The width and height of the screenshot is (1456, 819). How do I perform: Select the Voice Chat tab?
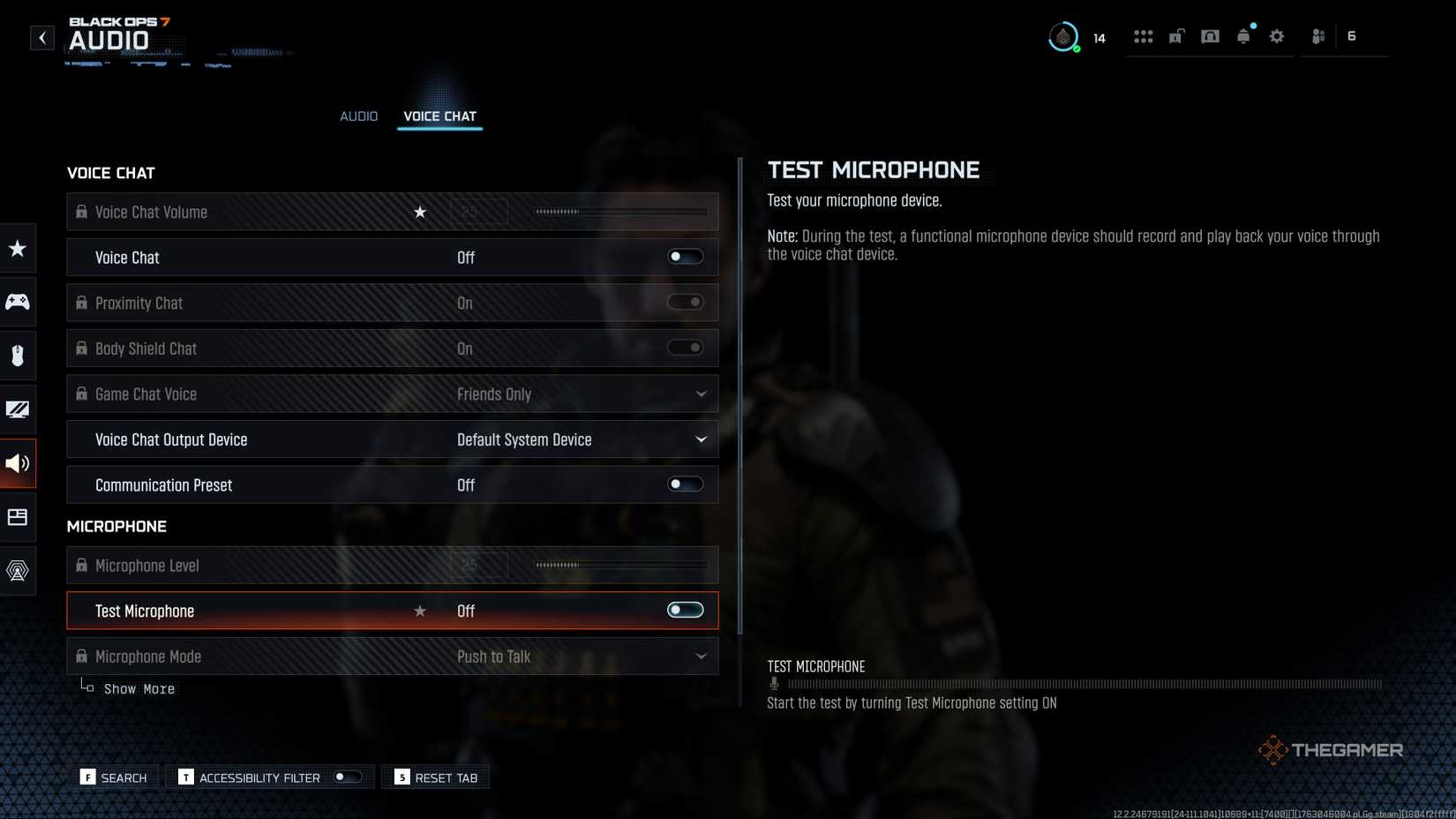tap(439, 116)
